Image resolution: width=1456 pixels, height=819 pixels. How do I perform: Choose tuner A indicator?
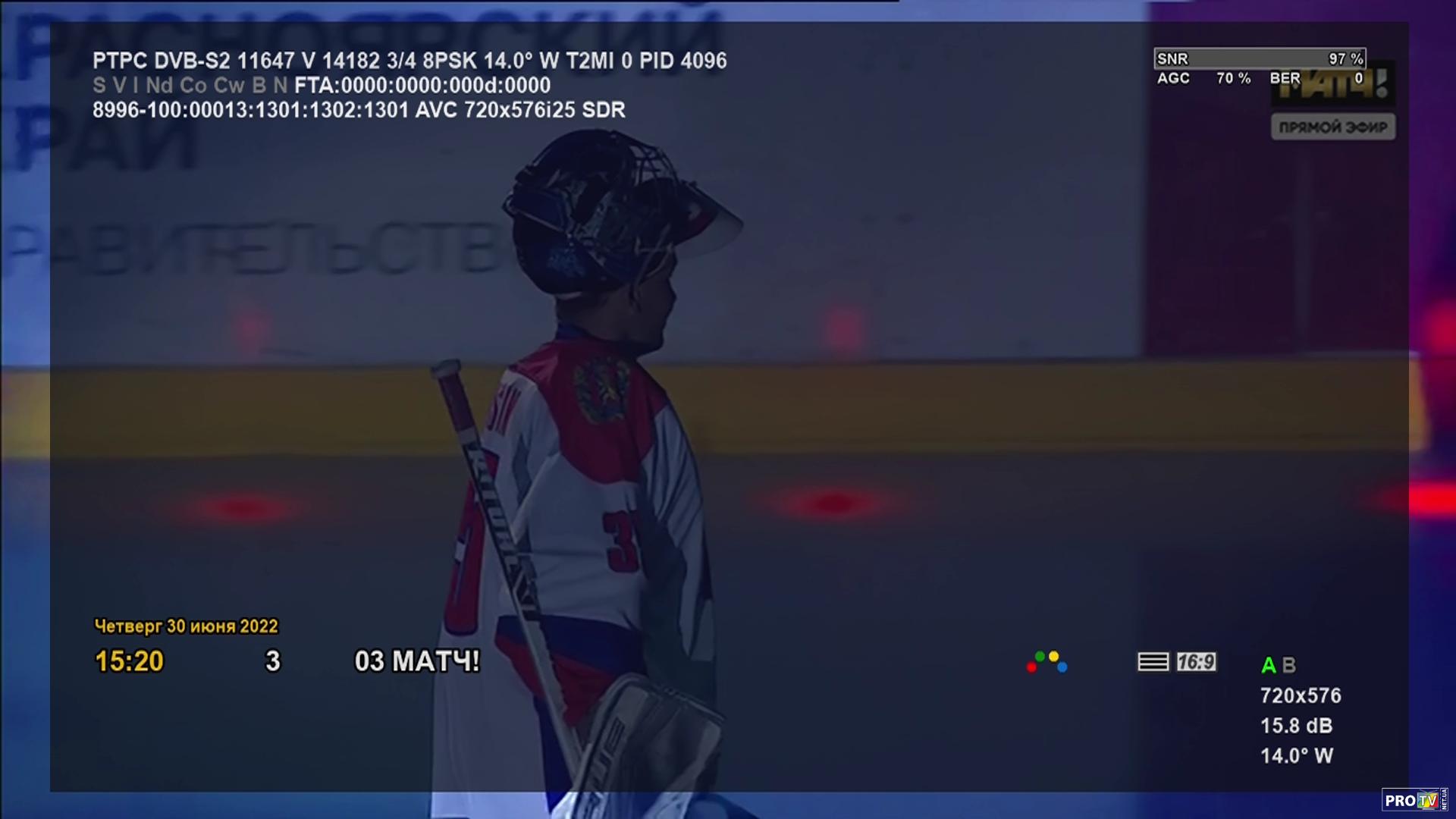[1268, 666]
